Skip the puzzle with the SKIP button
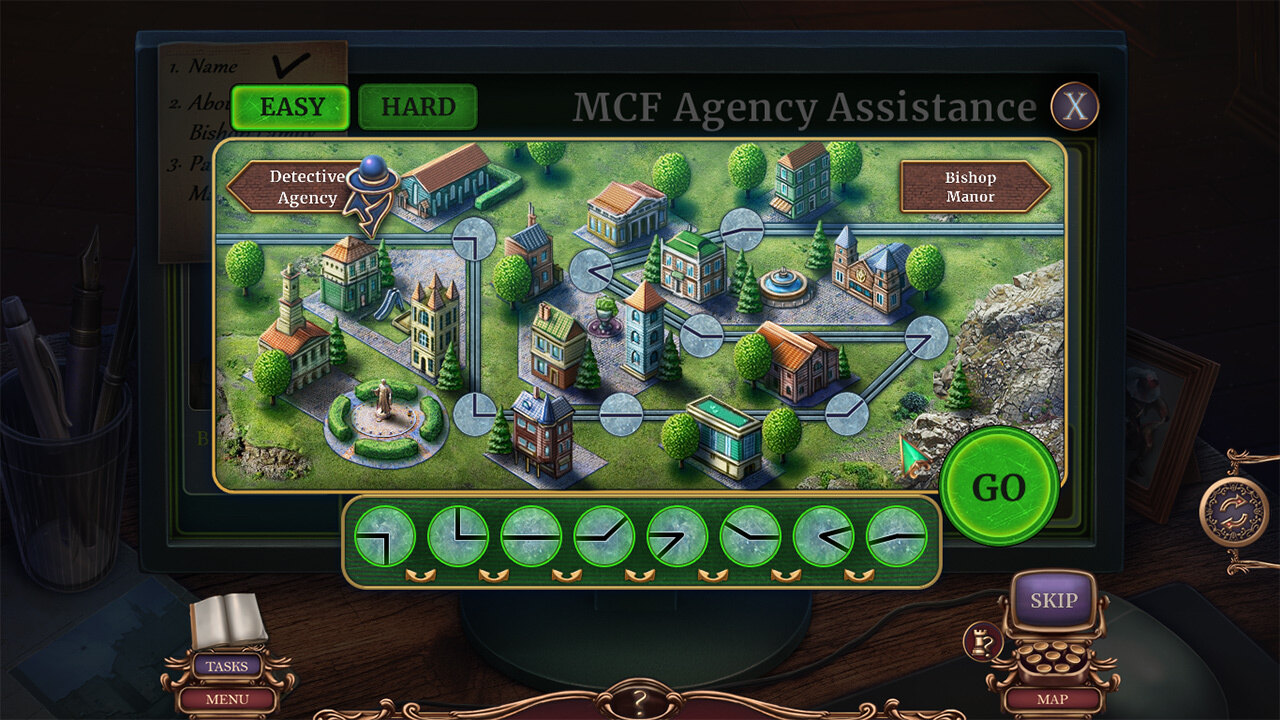 (1053, 600)
